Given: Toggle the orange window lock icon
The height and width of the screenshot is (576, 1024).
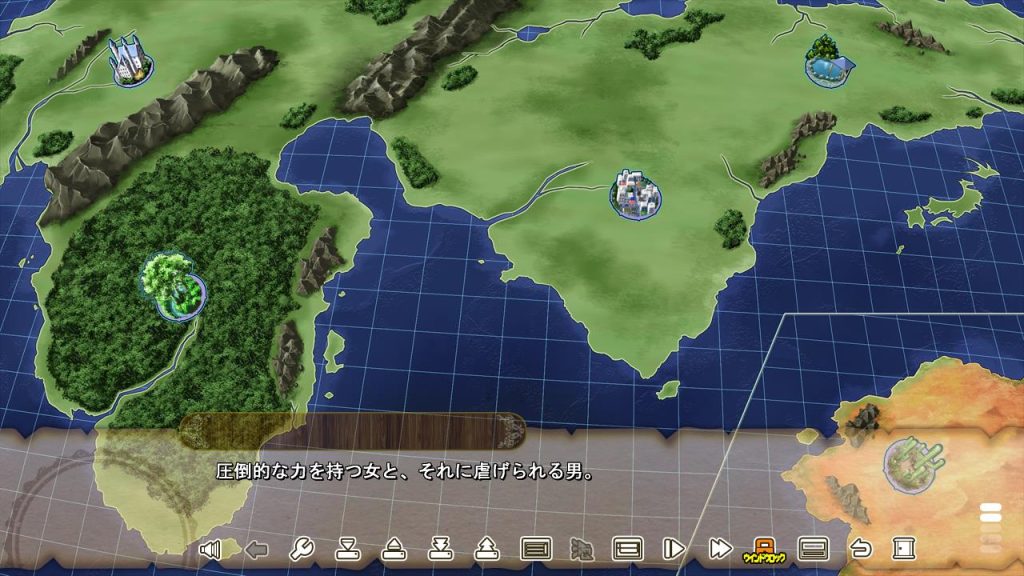Looking at the screenshot, I should click(764, 548).
